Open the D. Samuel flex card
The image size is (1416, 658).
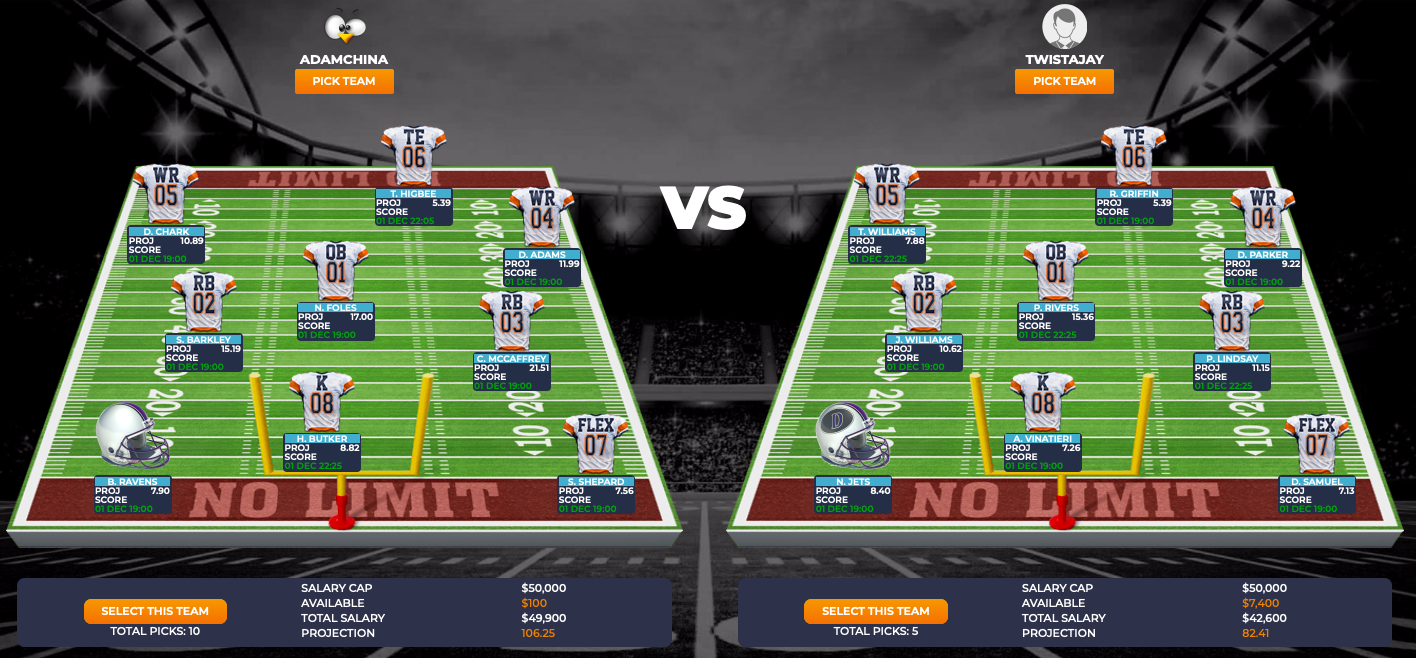1316,494
